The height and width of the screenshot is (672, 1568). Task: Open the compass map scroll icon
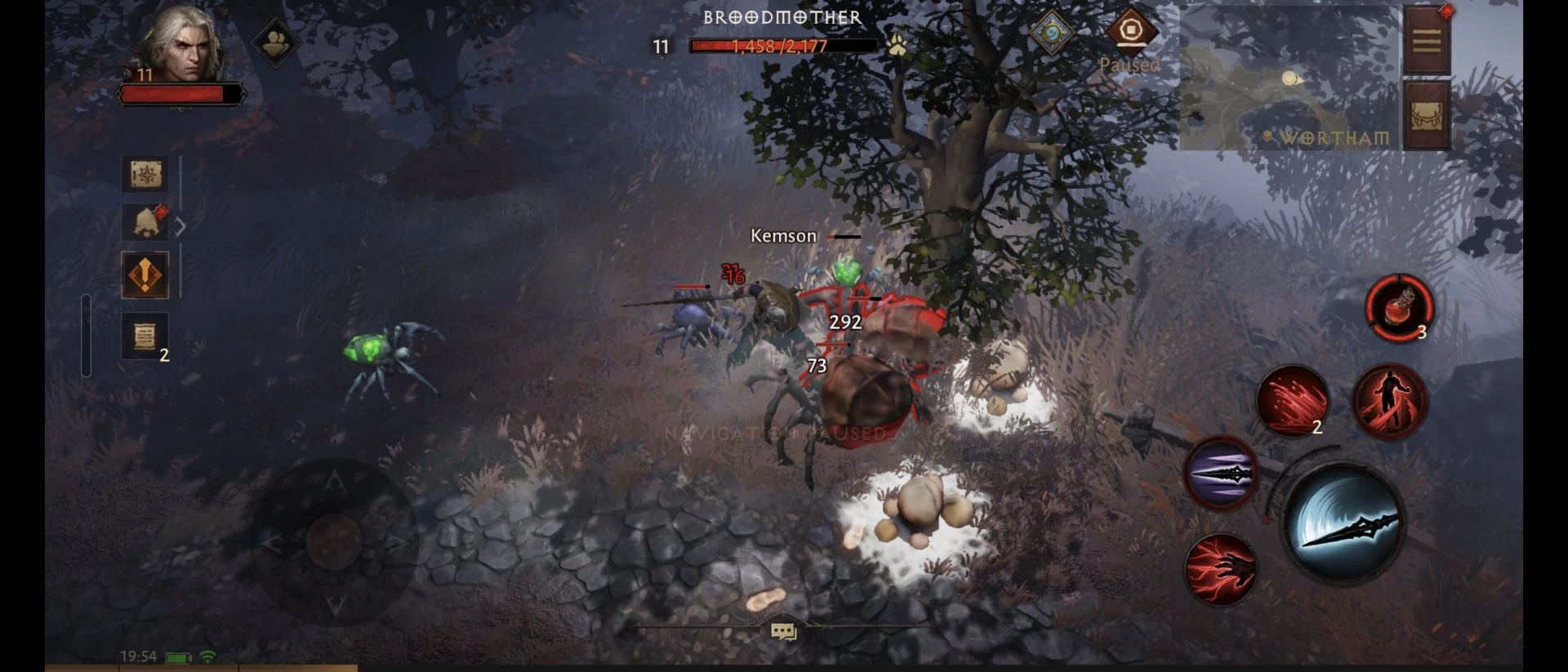tap(145, 174)
